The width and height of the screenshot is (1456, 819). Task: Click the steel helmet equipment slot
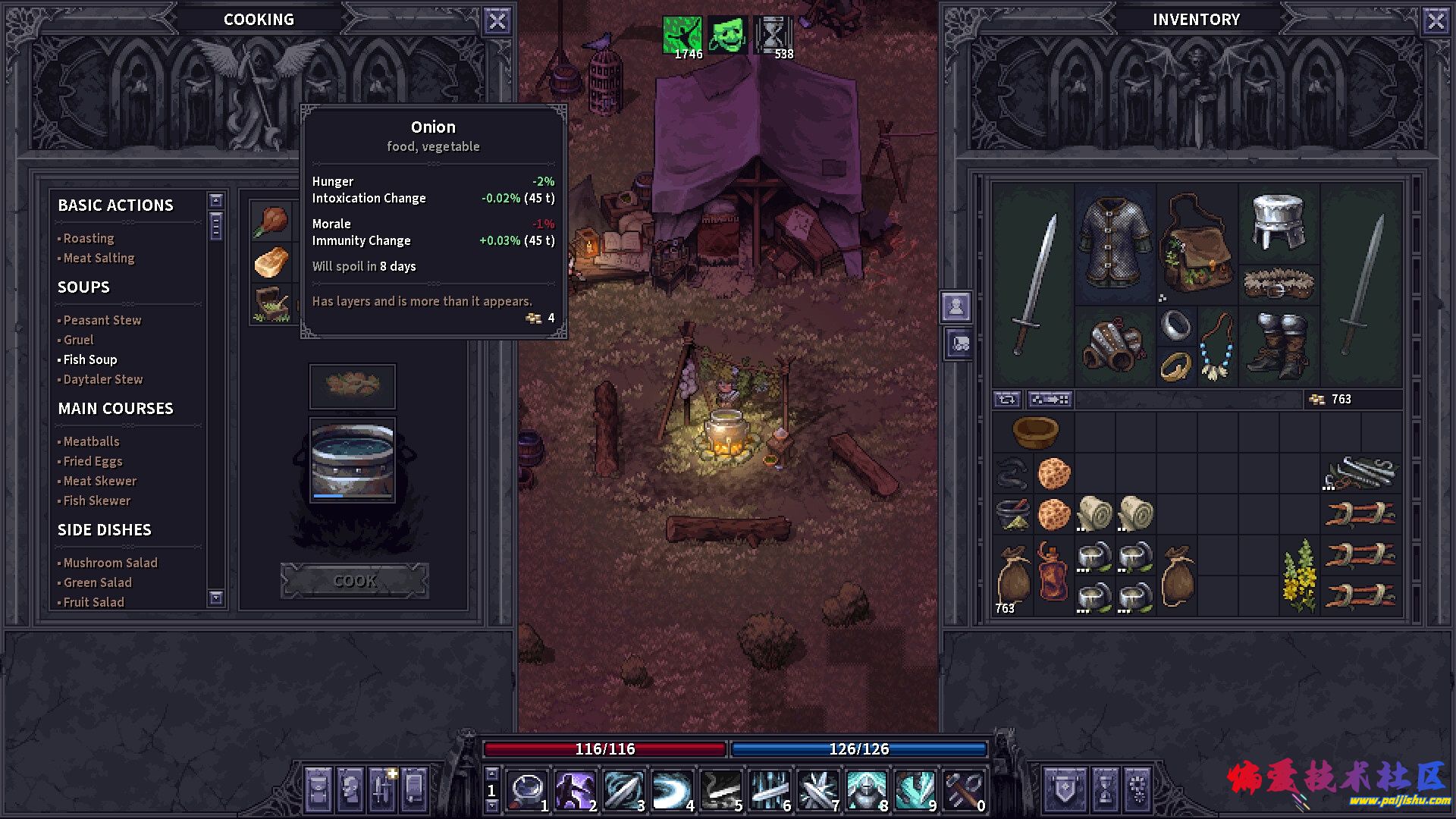pyautogui.click(x=1279, y=221)
